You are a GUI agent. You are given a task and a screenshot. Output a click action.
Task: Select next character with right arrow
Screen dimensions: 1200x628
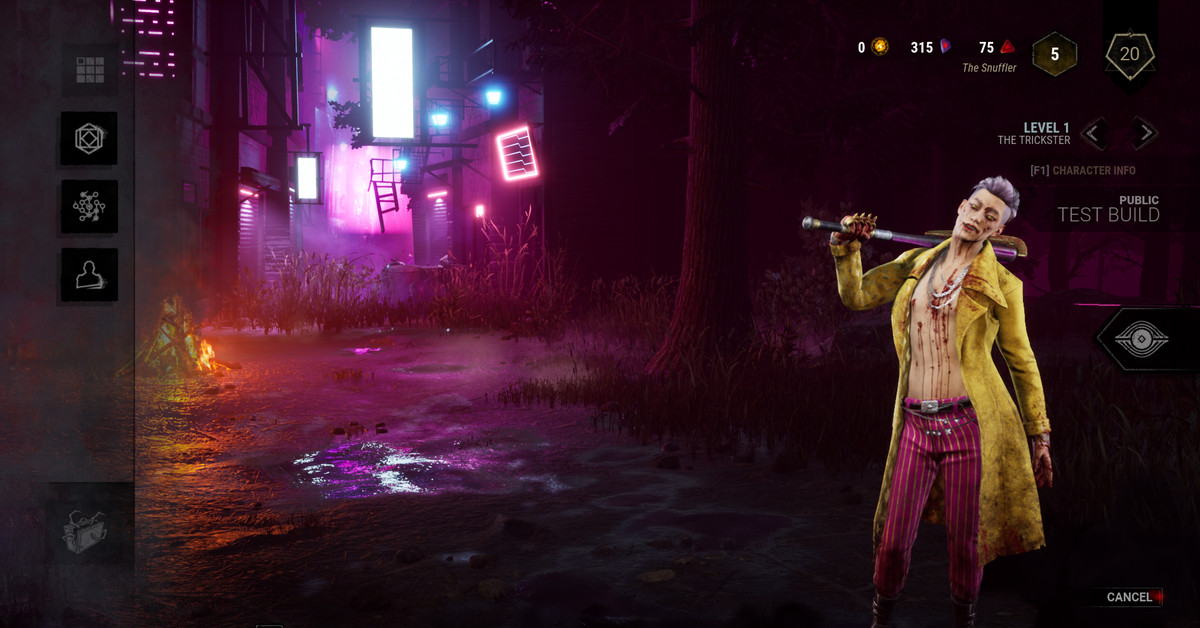tap(1144, 132)
